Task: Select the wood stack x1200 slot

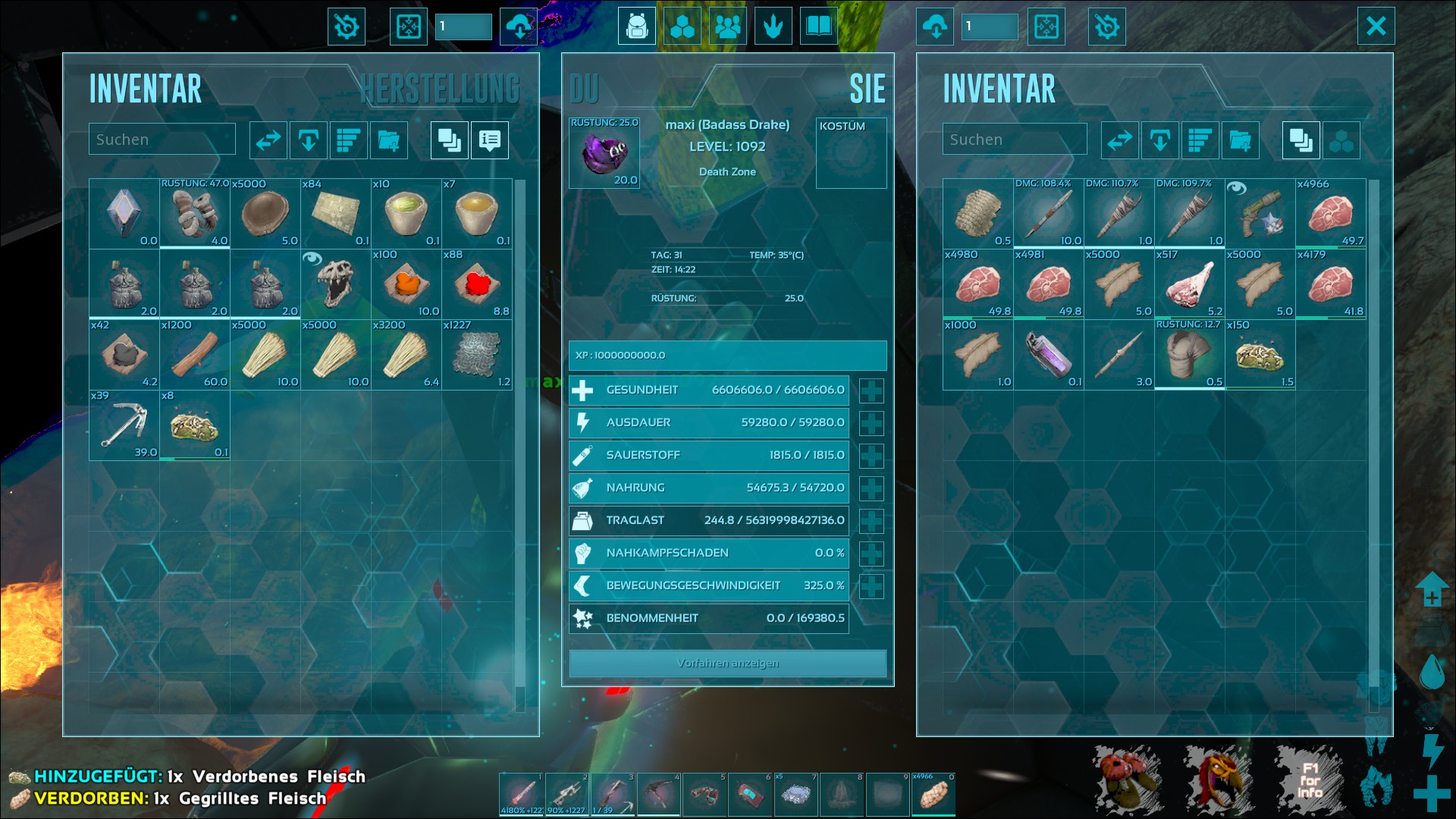Action: (195, 355)
